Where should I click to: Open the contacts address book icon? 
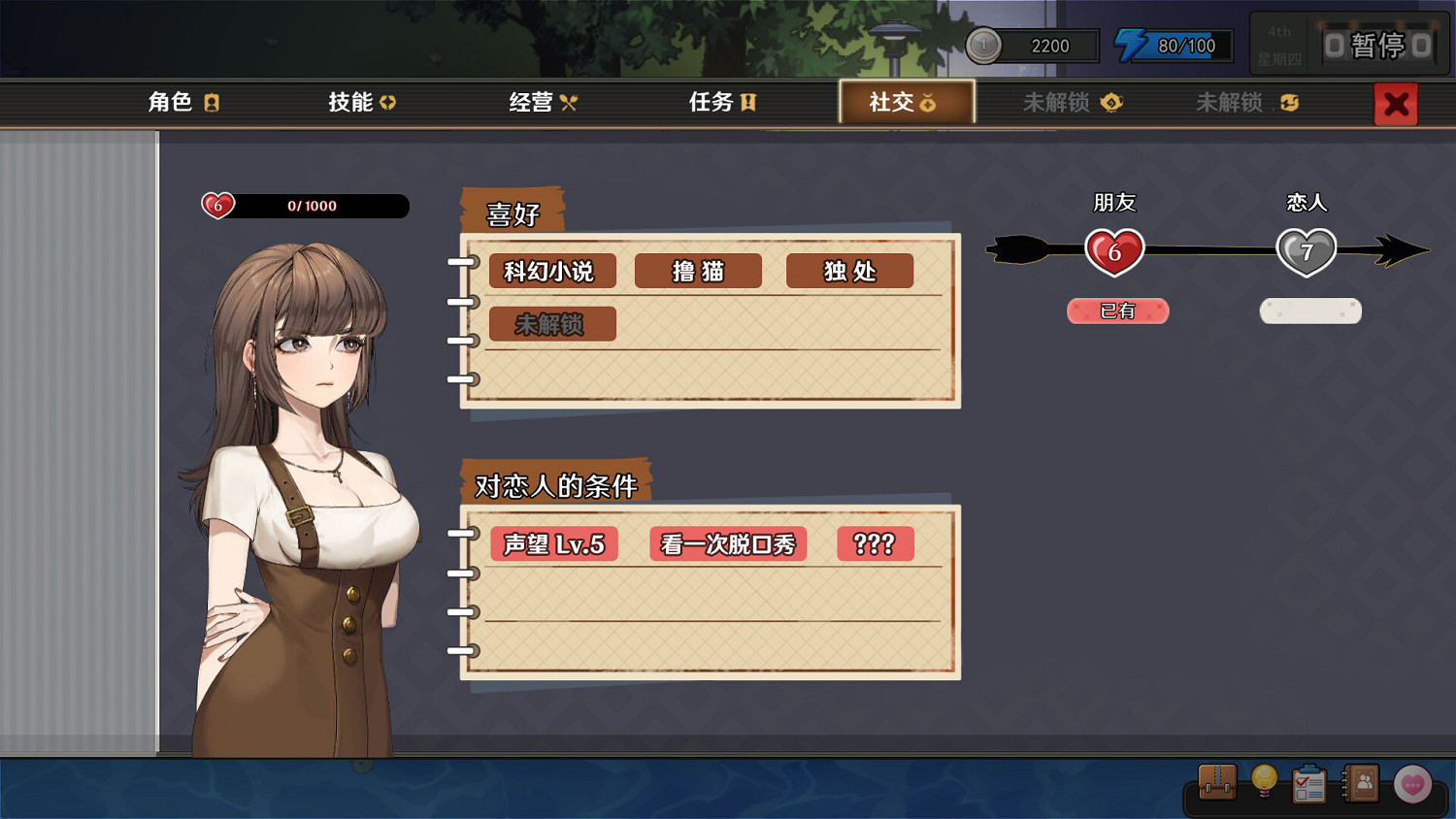[1363, 784]
